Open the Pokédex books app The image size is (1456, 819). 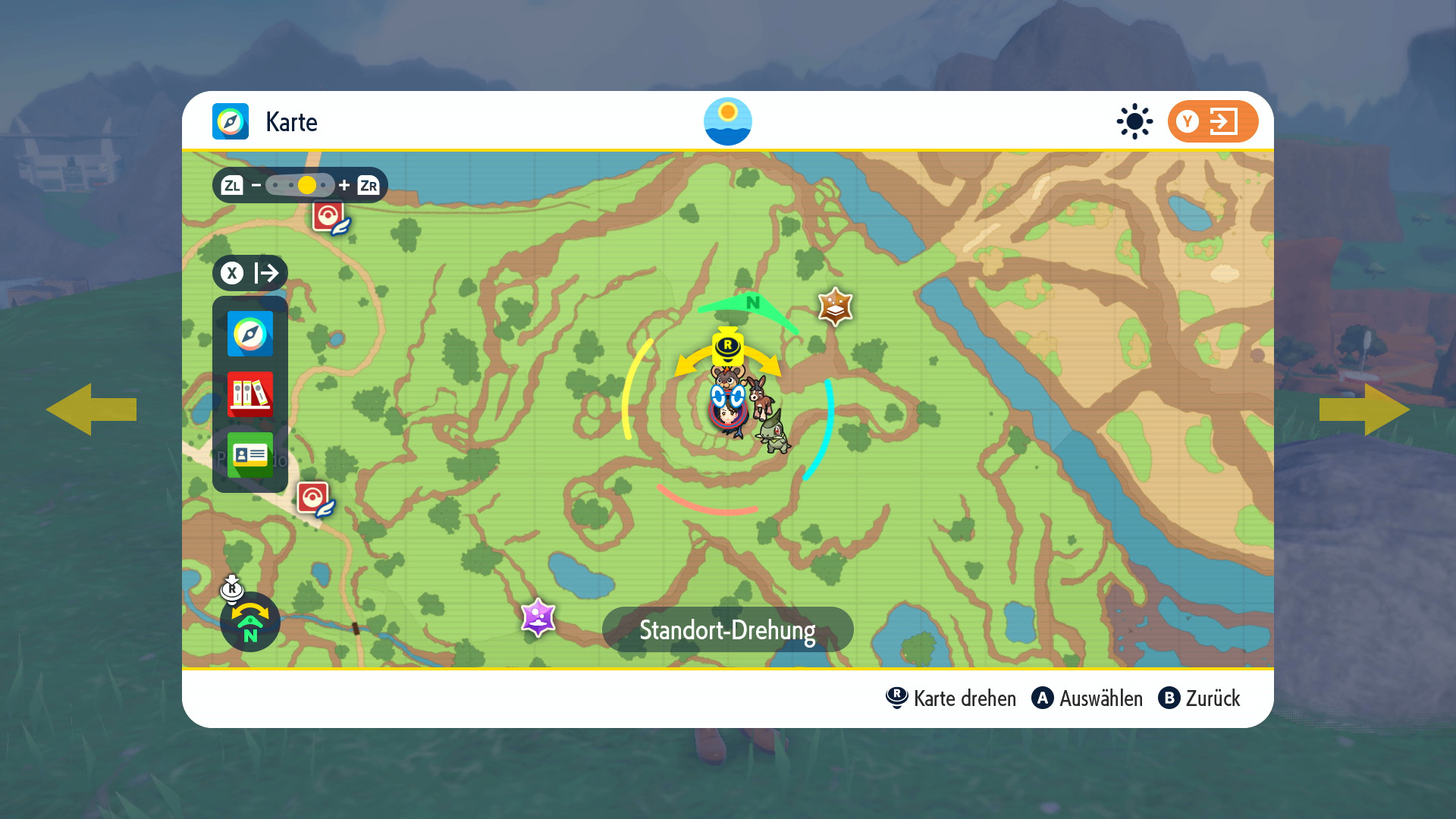(249, 394)
